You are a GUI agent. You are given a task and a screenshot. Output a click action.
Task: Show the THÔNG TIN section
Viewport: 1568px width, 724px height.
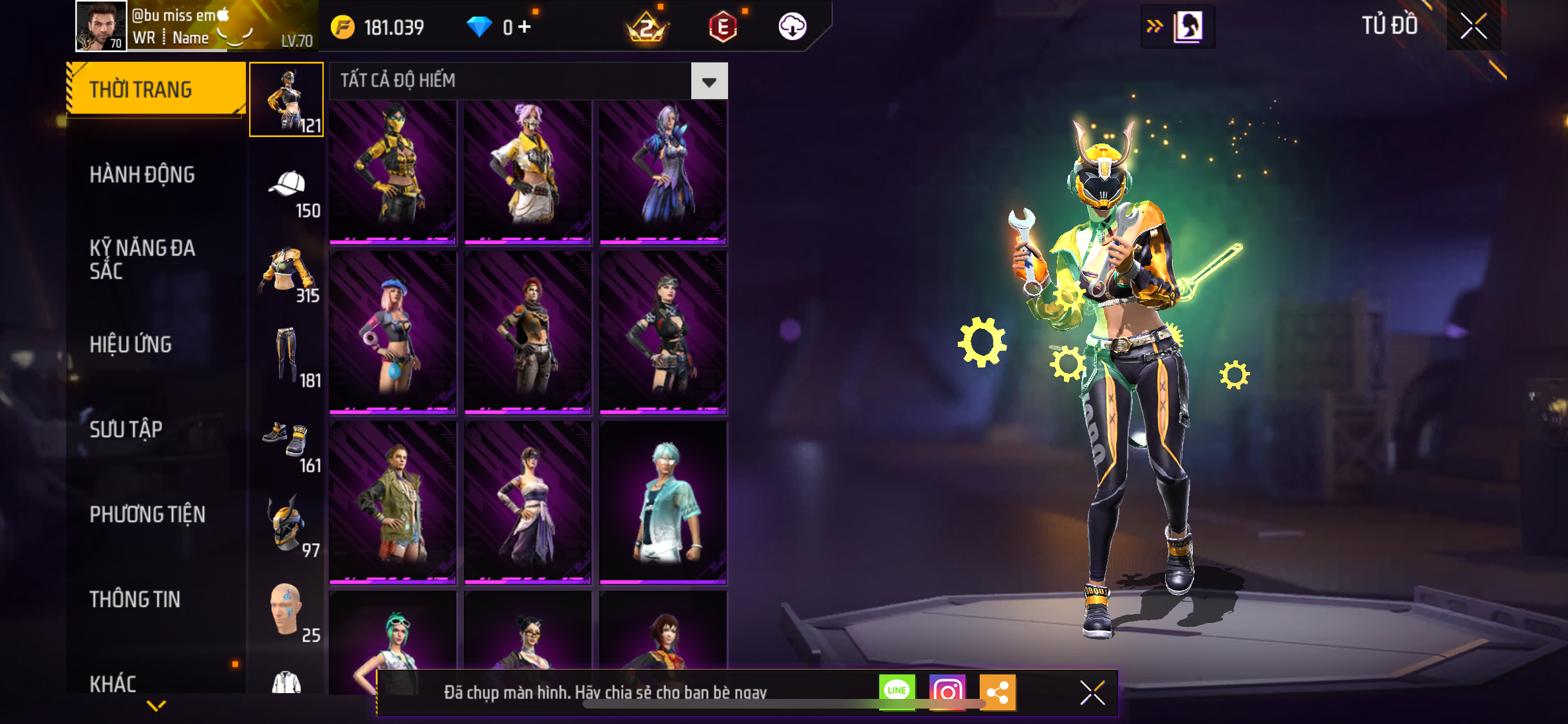[135, 599]
